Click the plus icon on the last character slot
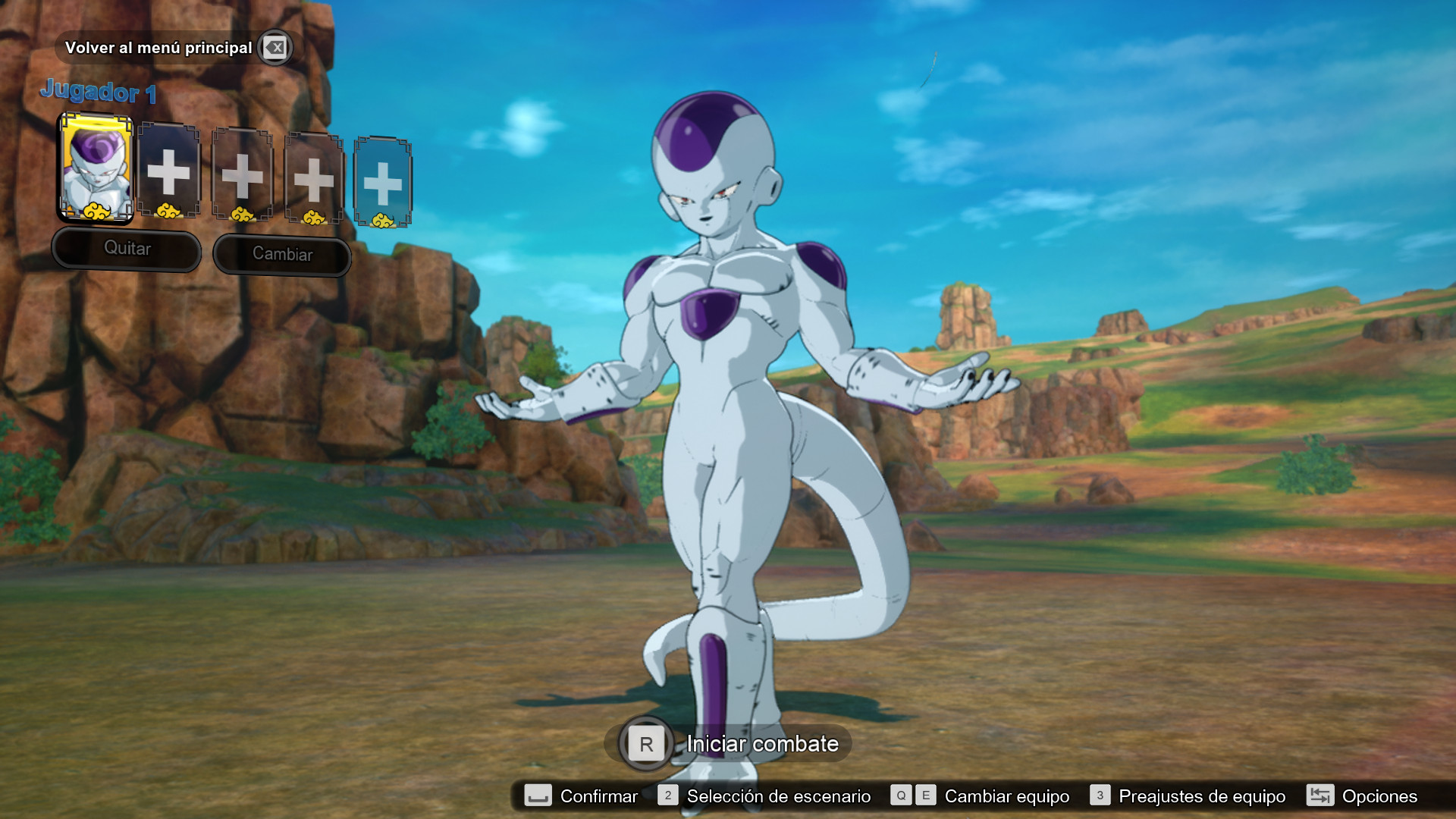This screenshot has width=1456, height=819. (x=384, y=182)
